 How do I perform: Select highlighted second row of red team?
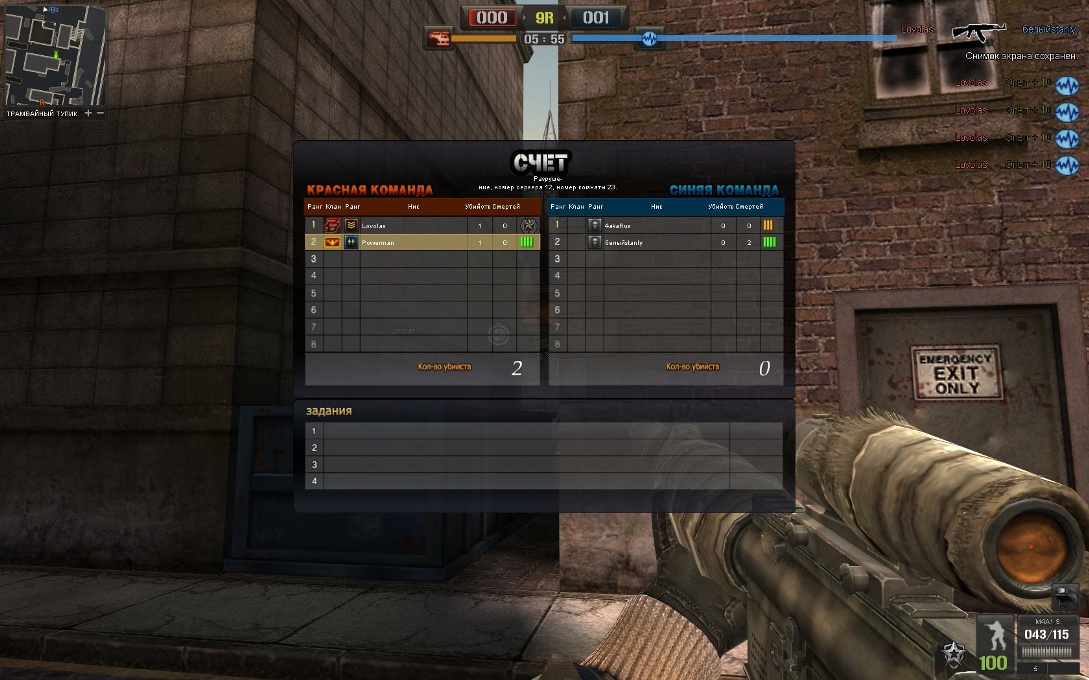tap(421, 242)
